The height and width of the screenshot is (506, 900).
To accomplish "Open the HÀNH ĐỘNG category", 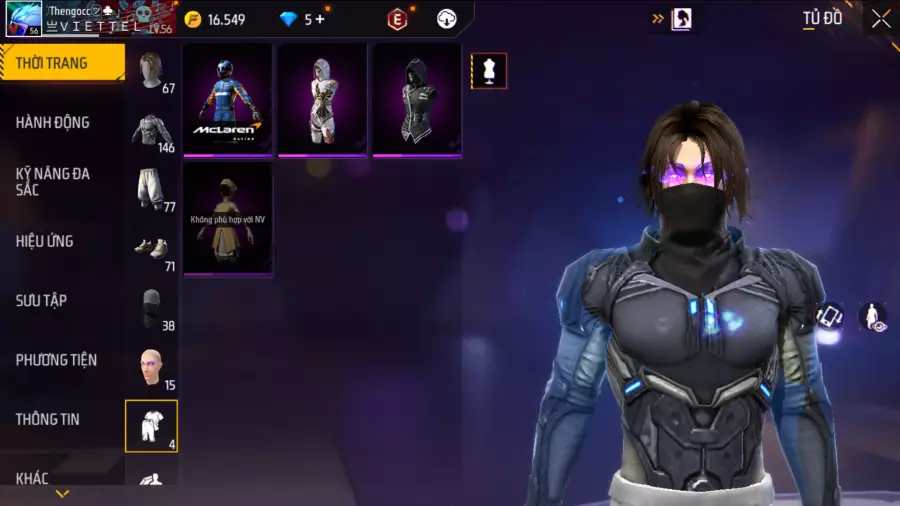I will (x=53, y=122).
